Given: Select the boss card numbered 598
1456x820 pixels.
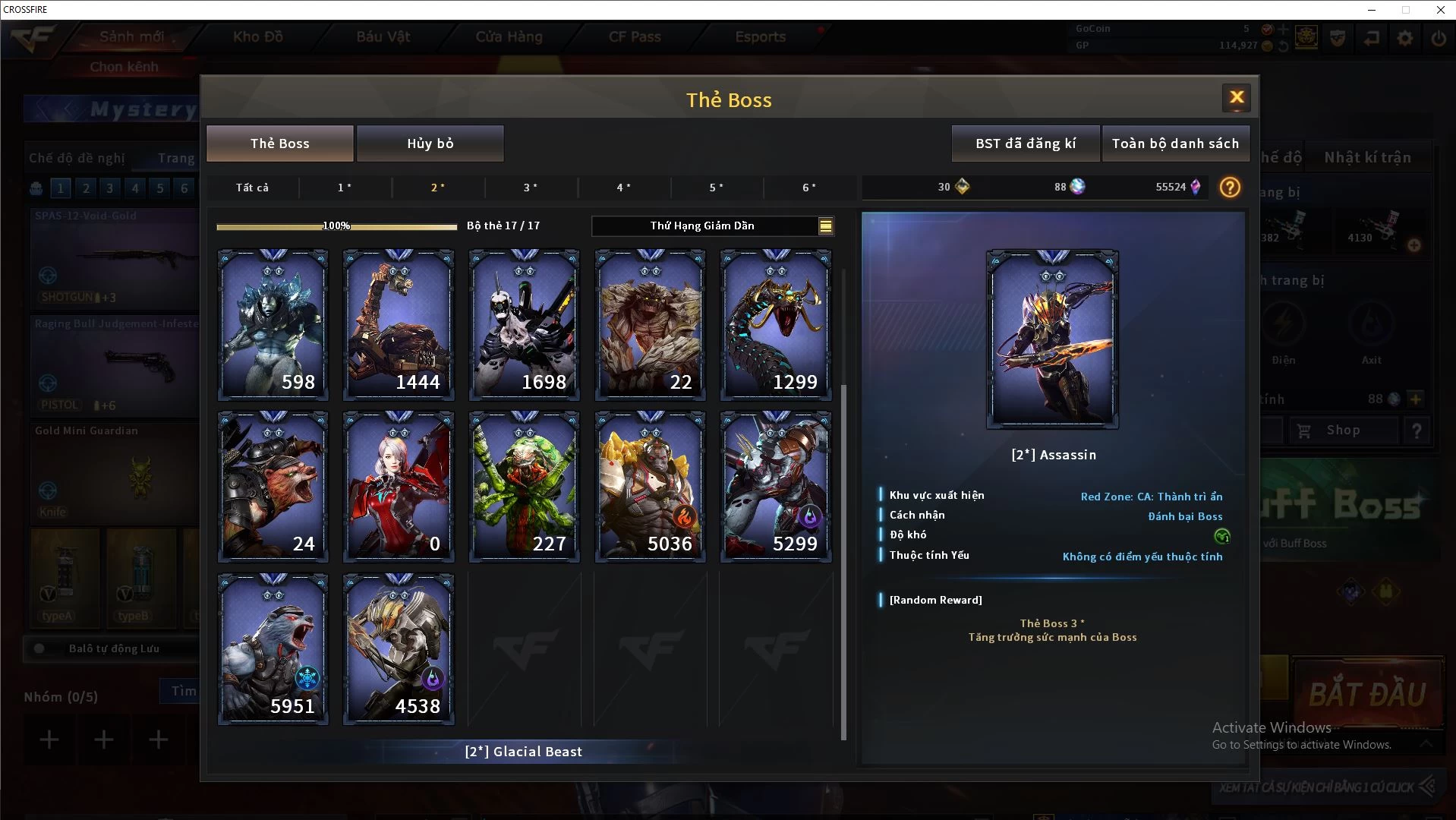Looking at the screenshot, I should tap(273, 325).
